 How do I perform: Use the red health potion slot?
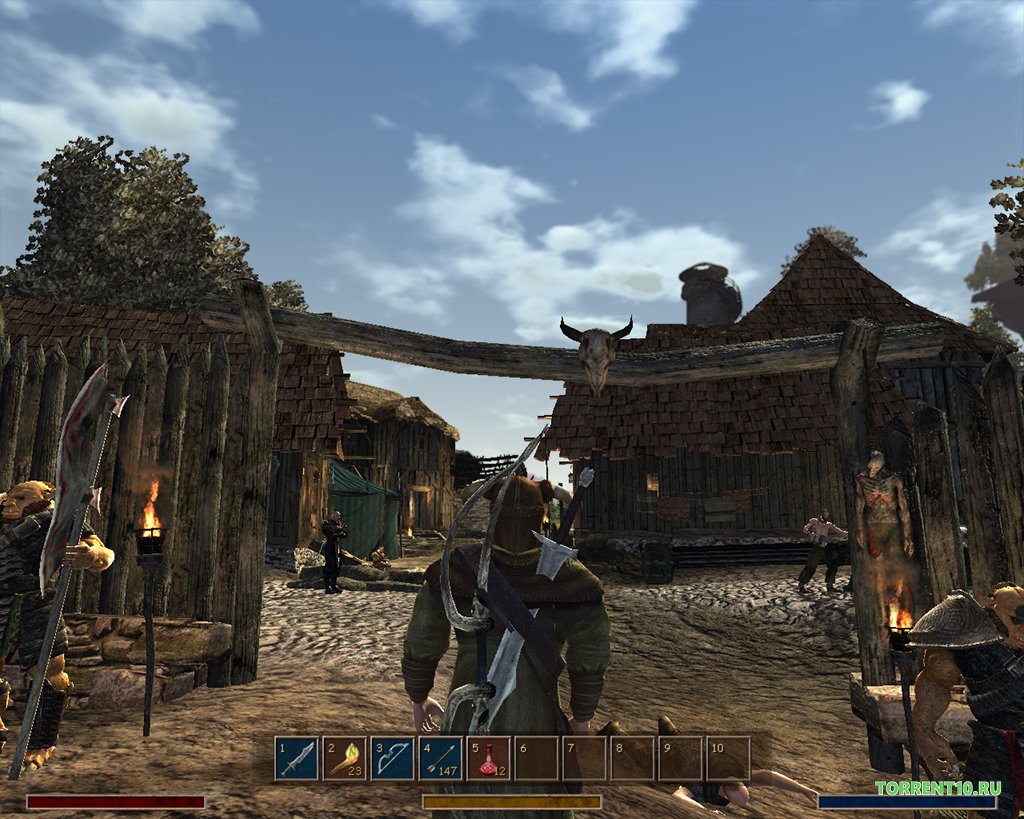pyautogui.click(x=489, y=759)
